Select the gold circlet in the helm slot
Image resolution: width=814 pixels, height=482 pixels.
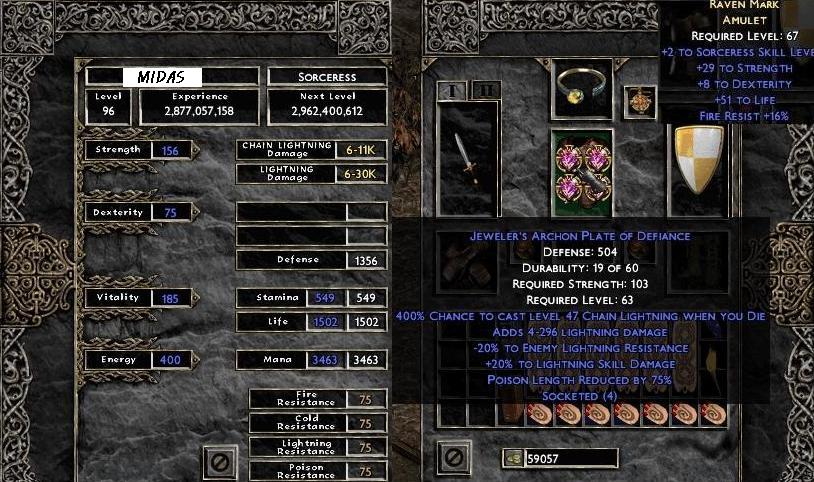pyautogui.click(x=585, y=91)
